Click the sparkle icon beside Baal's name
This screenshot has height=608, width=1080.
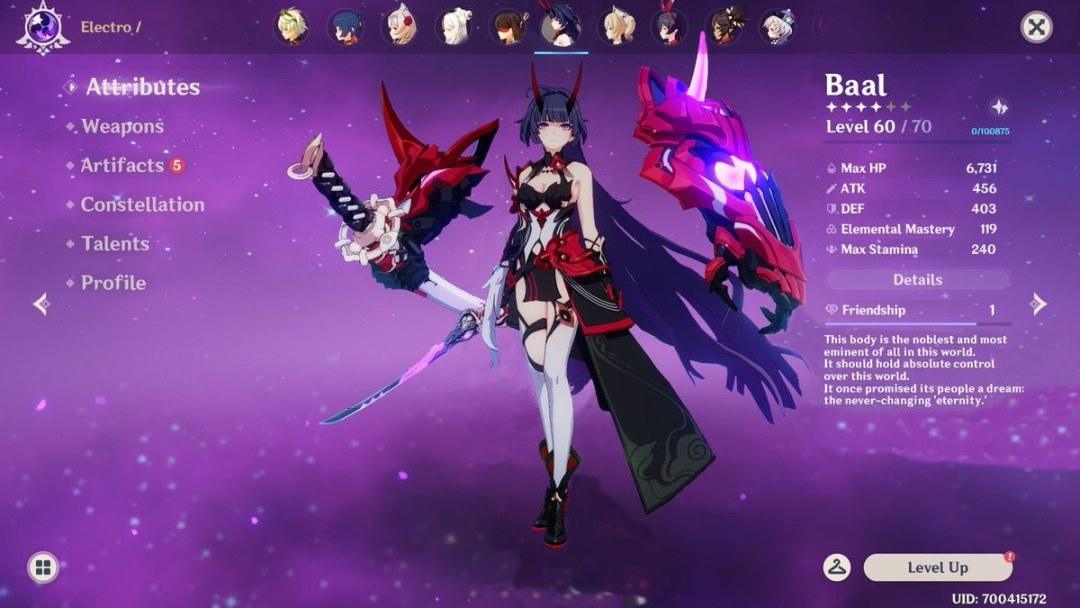tap(998, 107)
